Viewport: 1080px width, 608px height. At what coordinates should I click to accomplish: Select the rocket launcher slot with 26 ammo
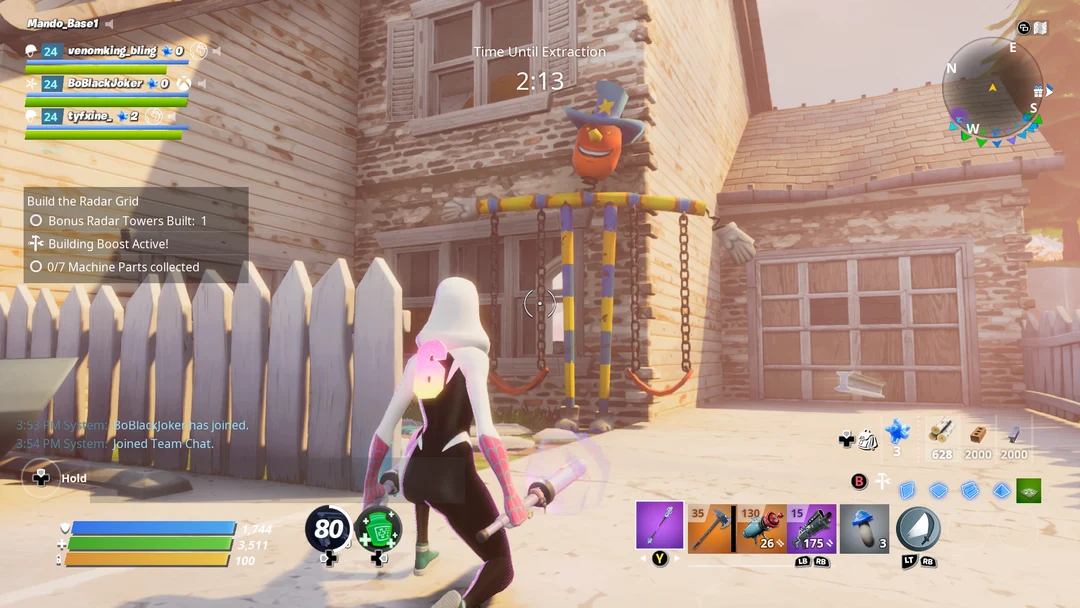coord(762,528)
